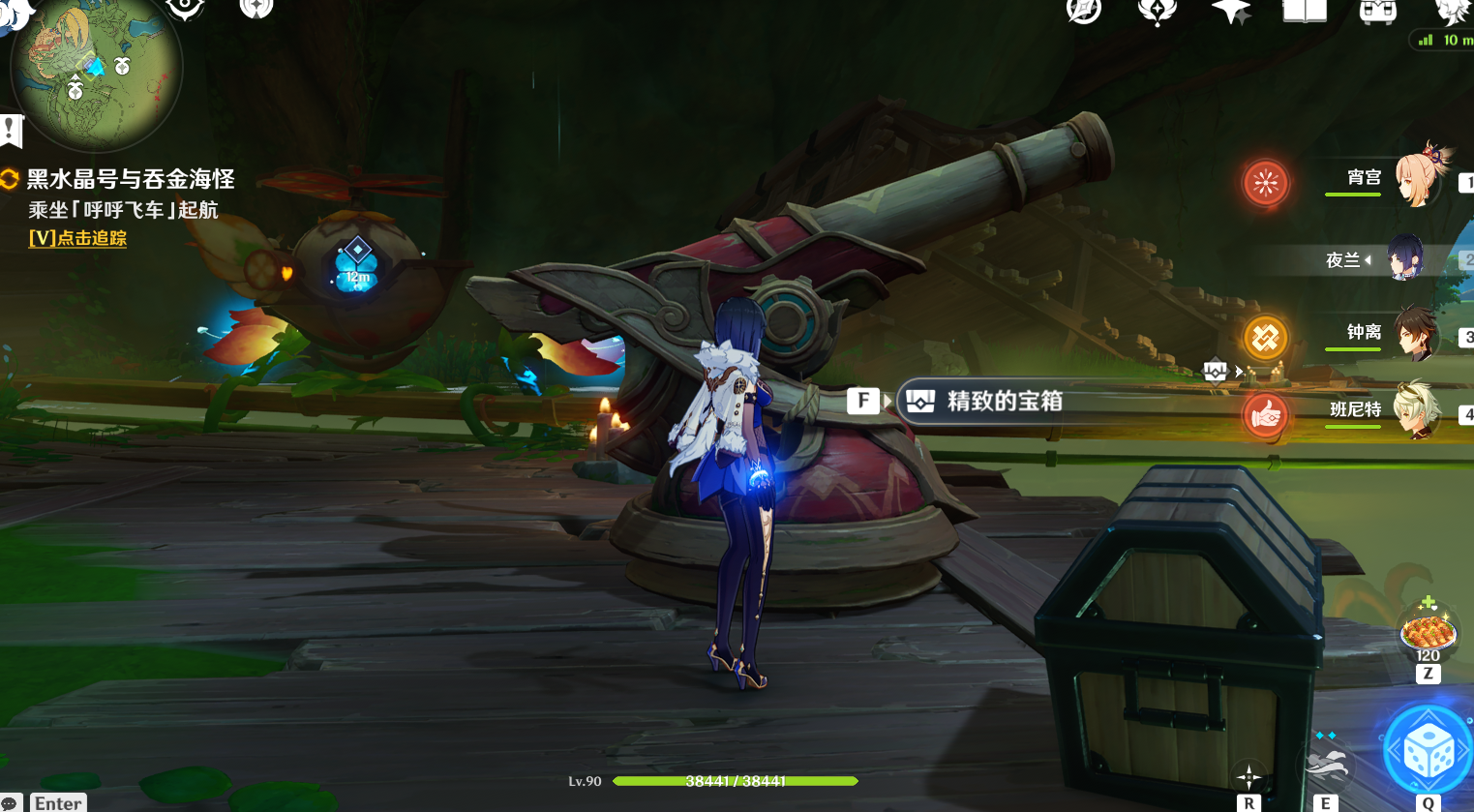Image resolution: width=1474 pixels, height=812 pixels.
Task: Activate the elemental skill icon
Action: pos(1325,765)
